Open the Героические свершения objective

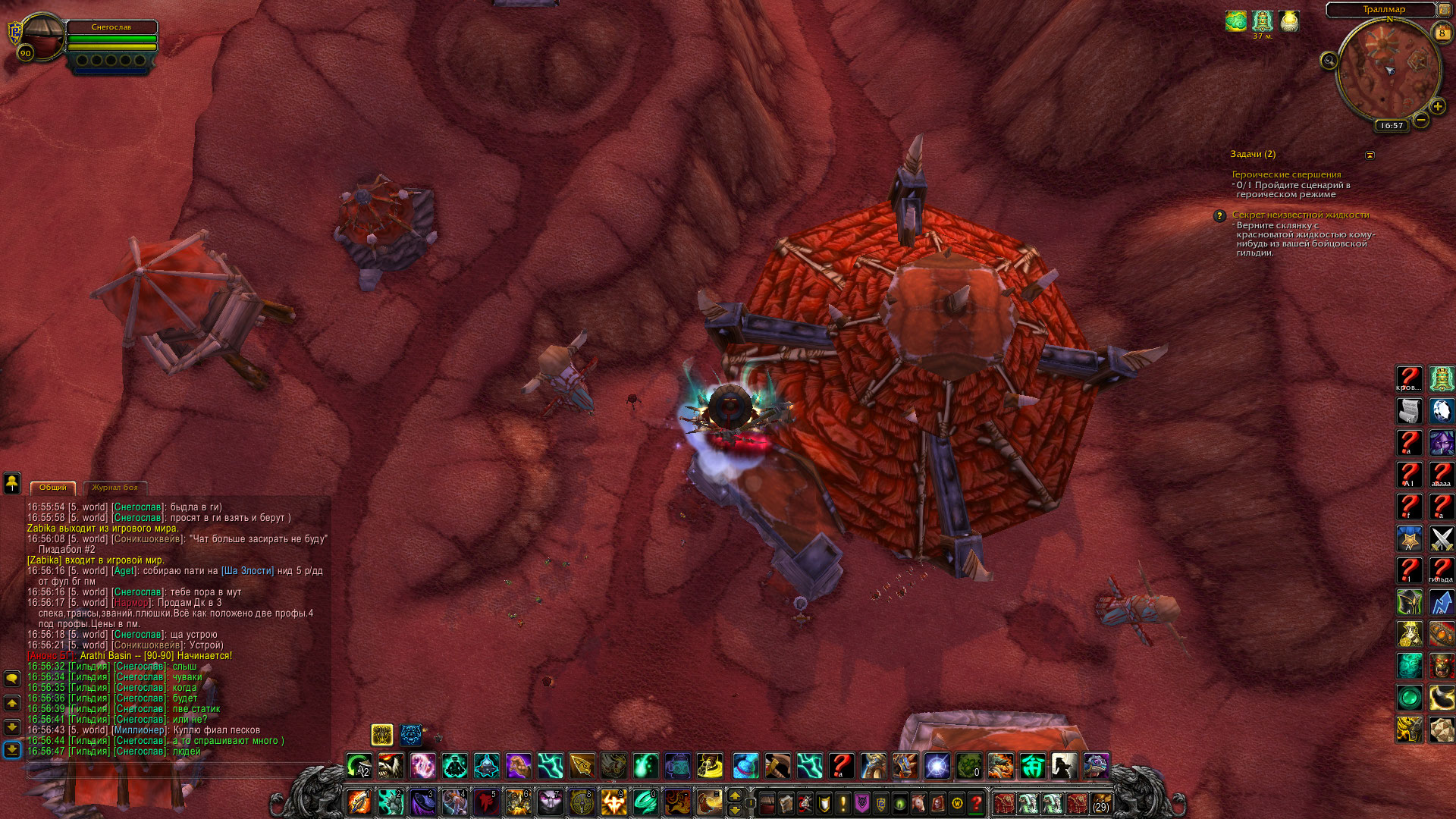tap(1285, 174)
